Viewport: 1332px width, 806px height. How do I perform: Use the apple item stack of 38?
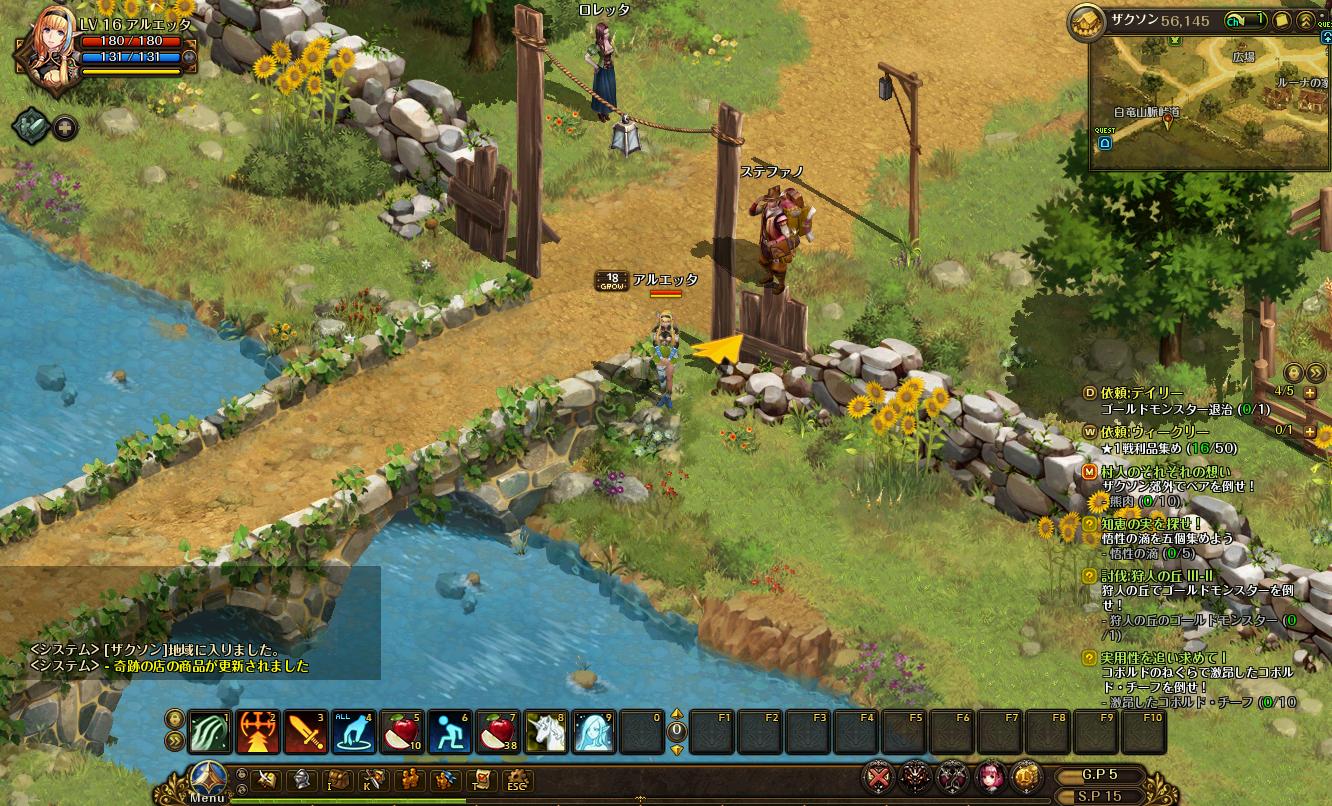[498, 732]
